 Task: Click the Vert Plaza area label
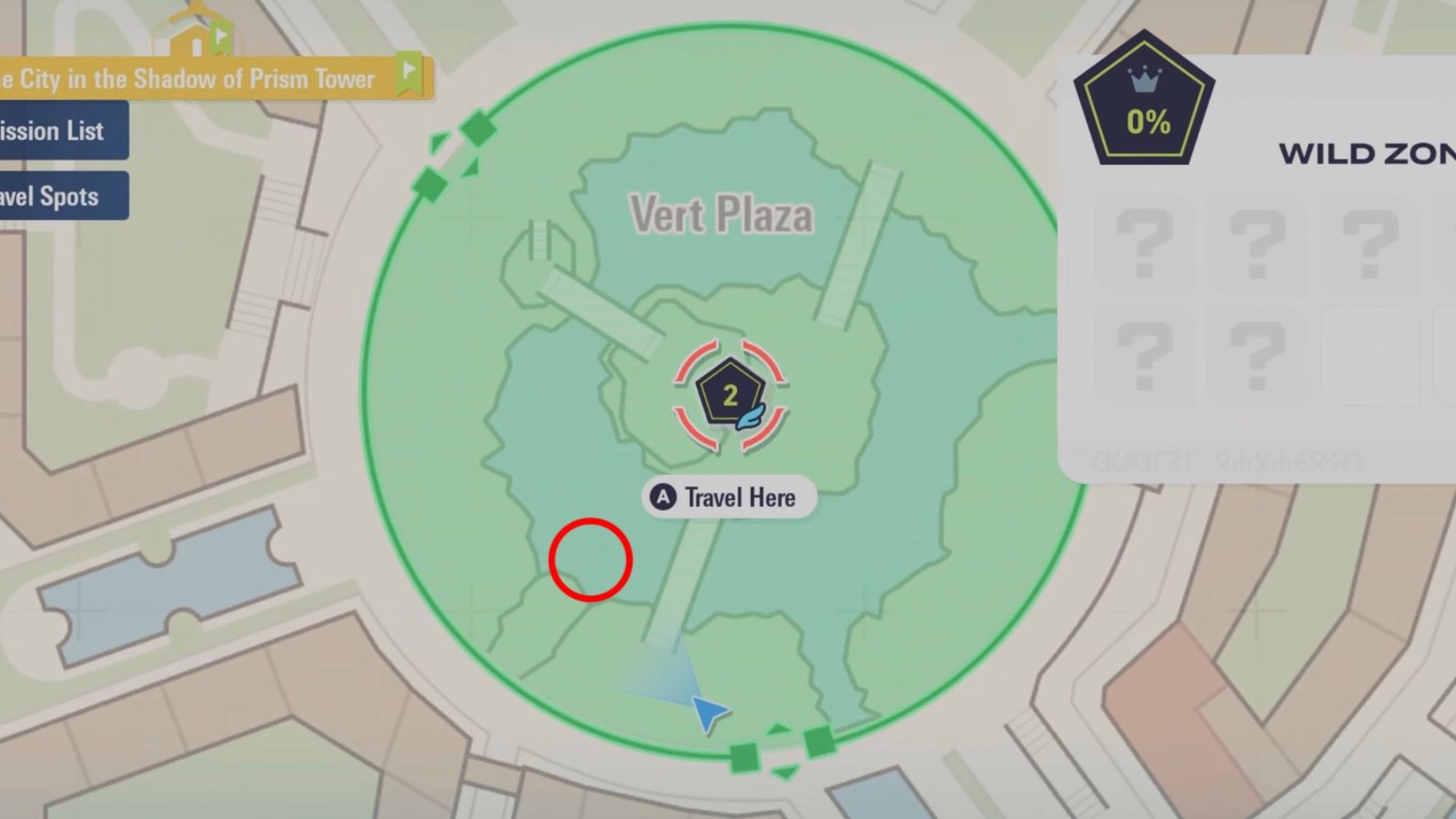click(722, 214)
